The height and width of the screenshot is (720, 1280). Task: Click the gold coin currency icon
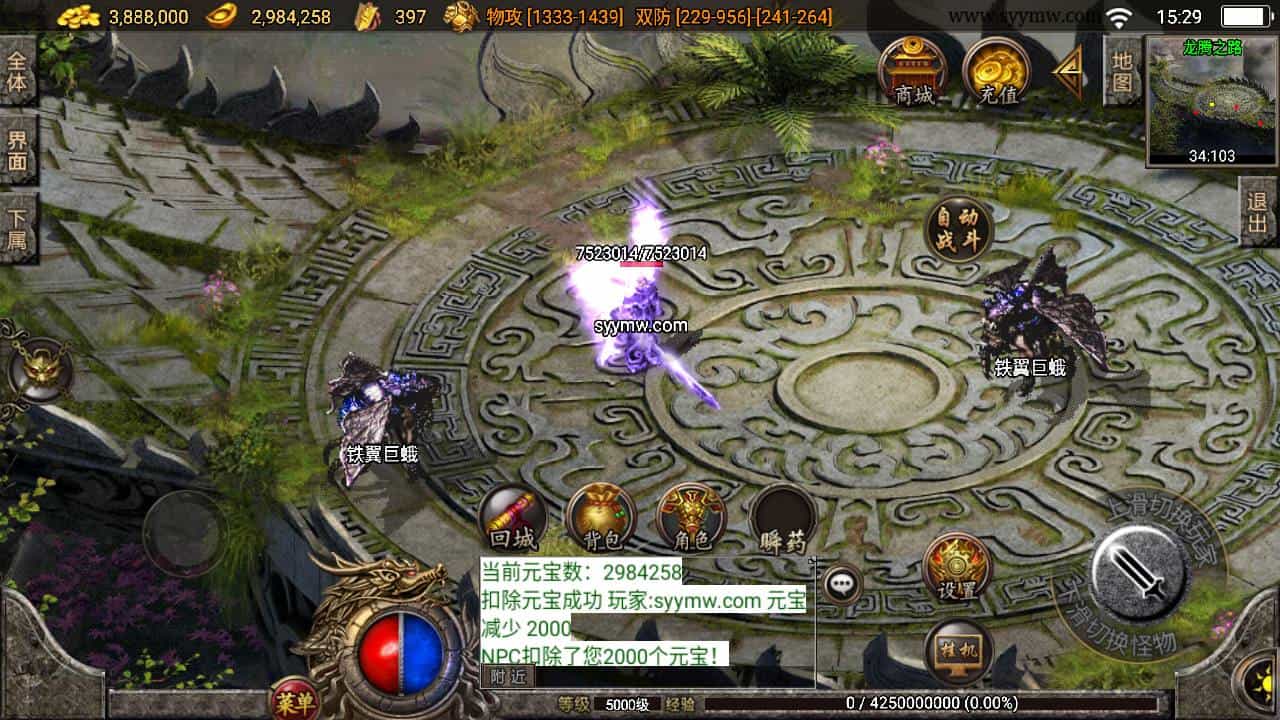click(78, 16)
